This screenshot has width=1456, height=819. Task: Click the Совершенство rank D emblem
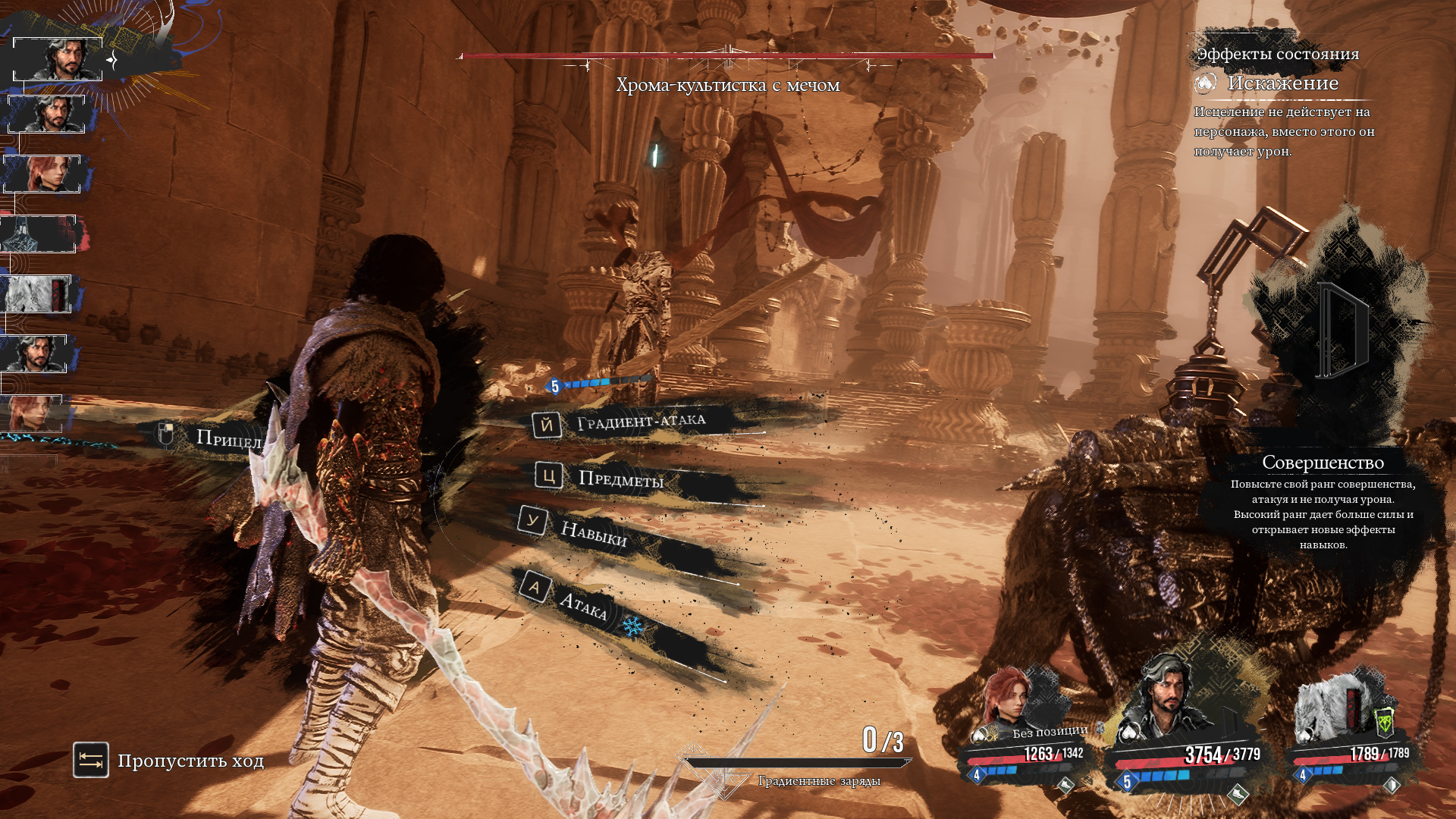pyautogui.click(x=1341, y=331)
